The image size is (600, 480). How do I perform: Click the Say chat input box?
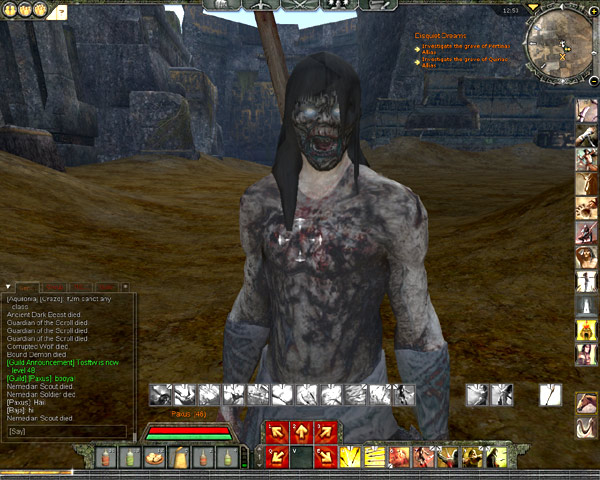coord(66,431)
